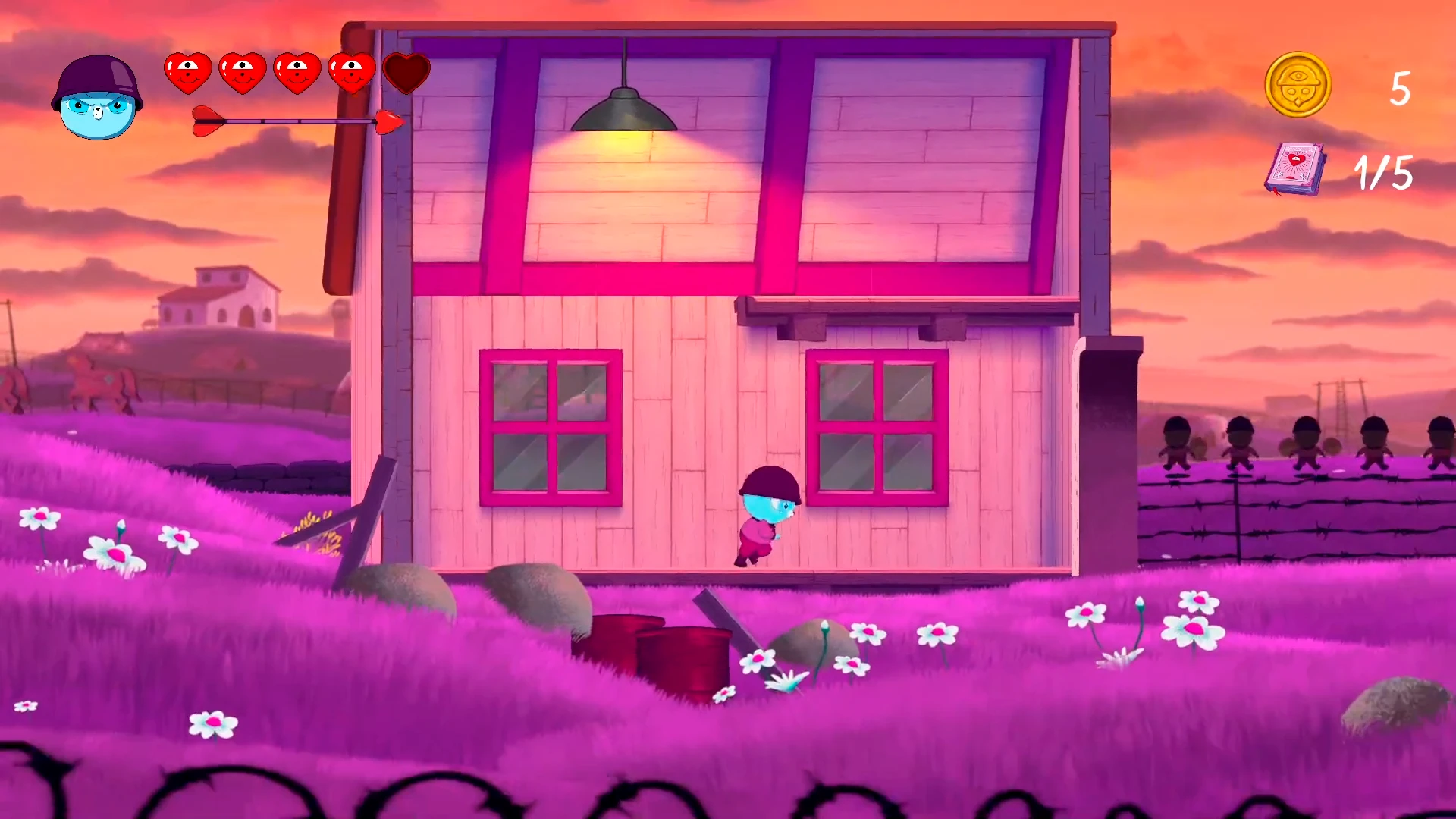Select the arrow weapon meter under the hearts
This screenshot has width=1456, height=819.
pyautogui.click(x=296, y=119)
